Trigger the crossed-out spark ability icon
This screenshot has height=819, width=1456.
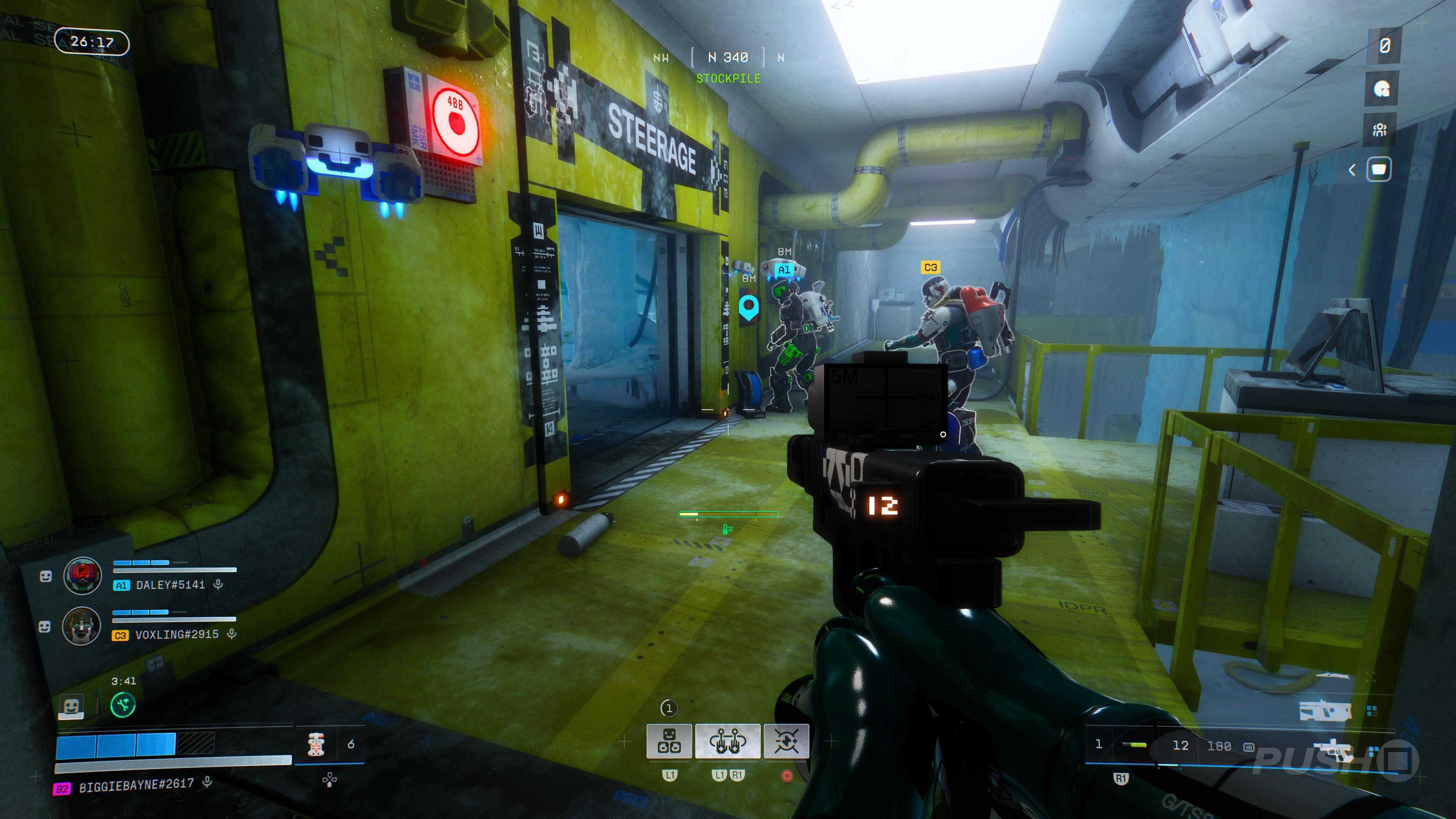pos(786,741)
